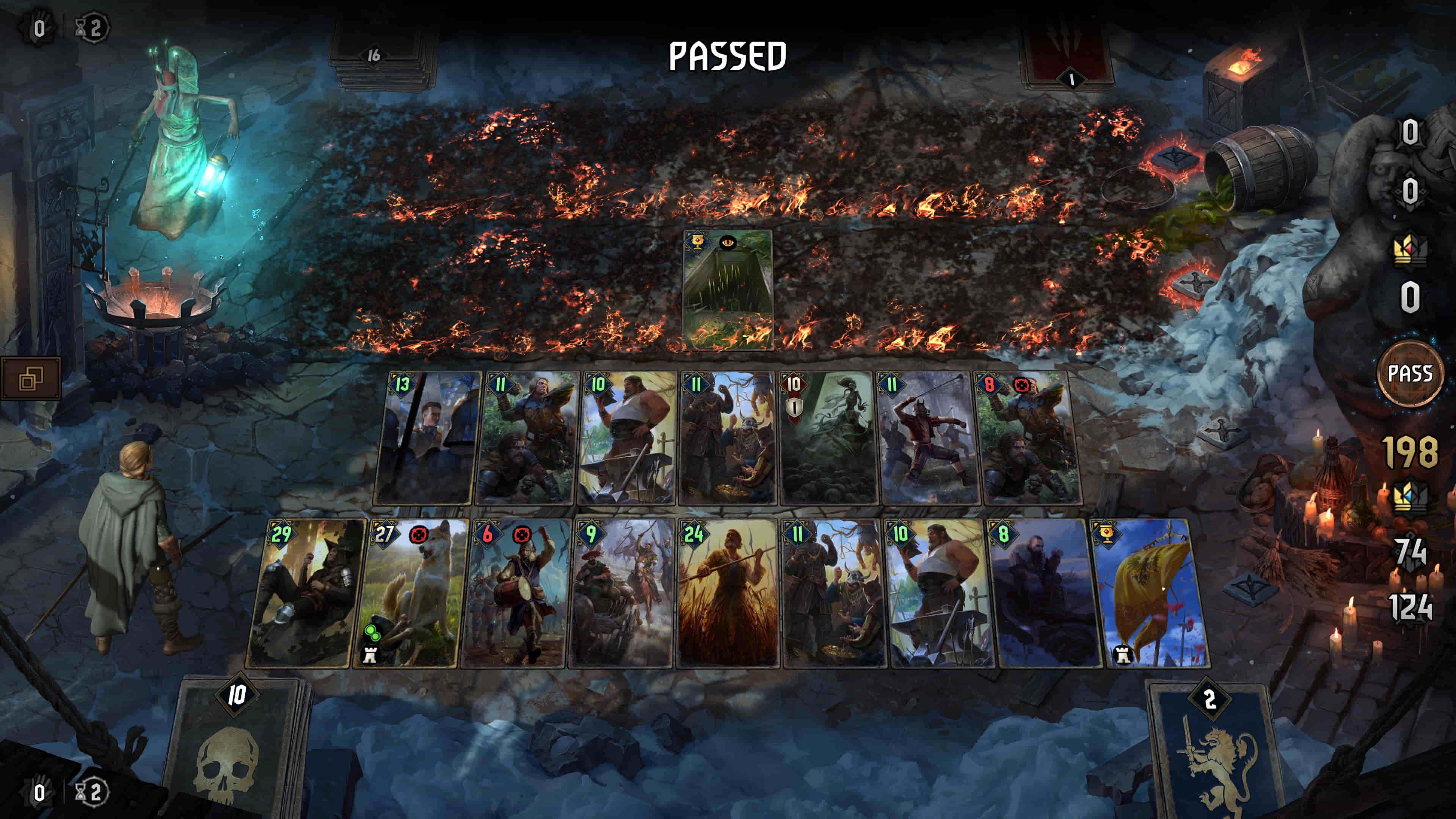Select the 13-power spearmen card
Screen dimensions: 1456x819
(x=427, y=438)
